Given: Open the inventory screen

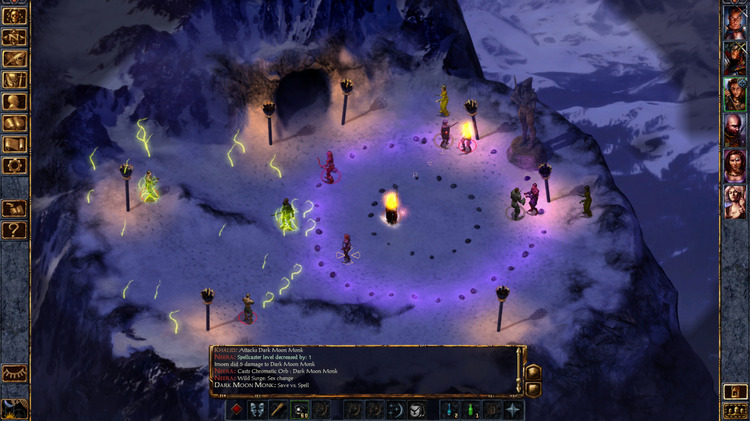Looking at the screenshot, I should 14,79.
